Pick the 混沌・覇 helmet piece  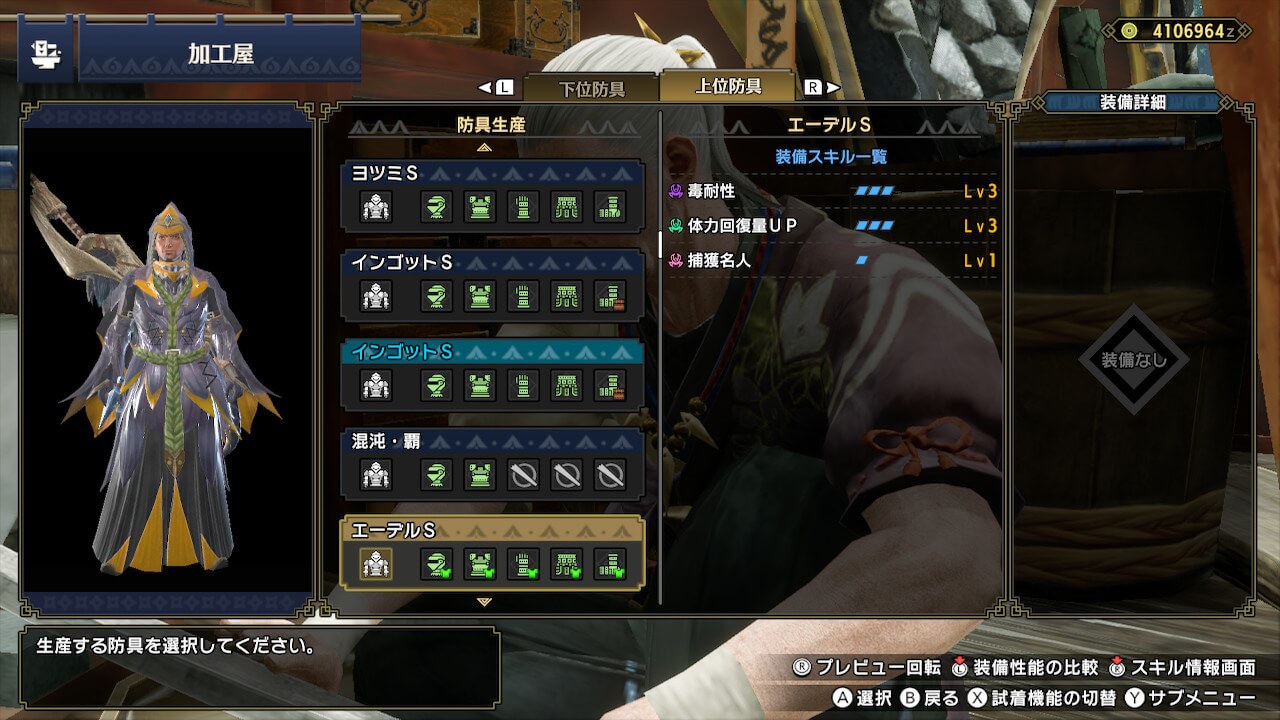point(436,474)
